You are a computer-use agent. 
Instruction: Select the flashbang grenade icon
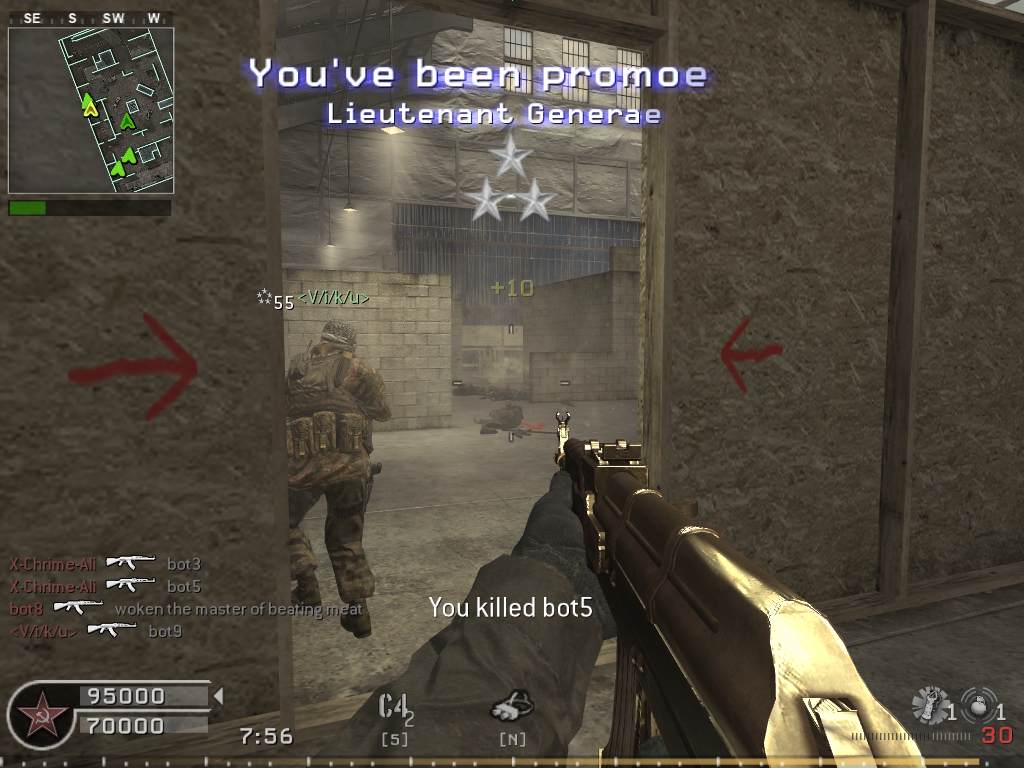[x=931, y=704]
